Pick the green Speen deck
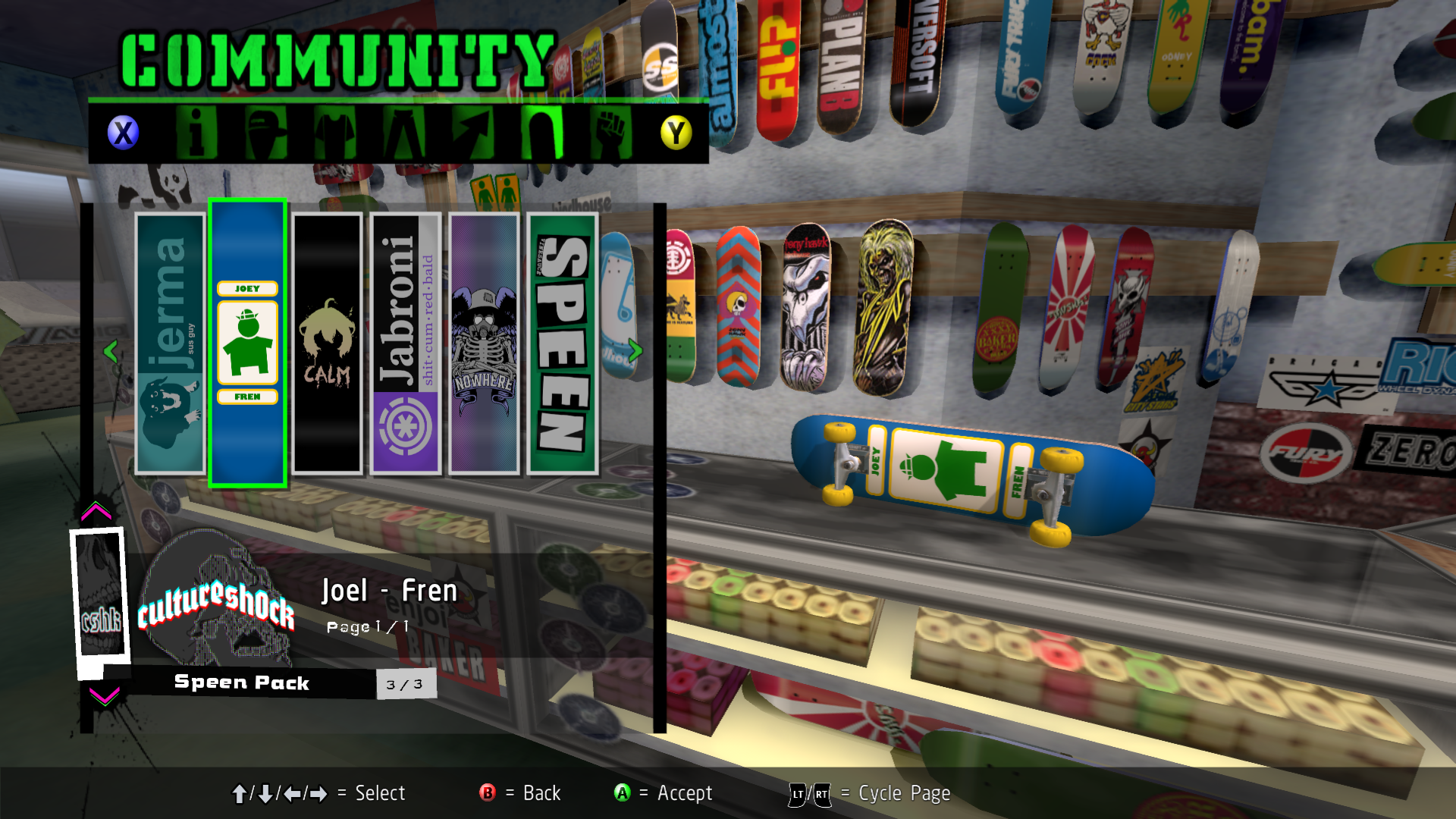Image resolution: width=1456 pixels, height=819 pixels. tap(563, 344)
